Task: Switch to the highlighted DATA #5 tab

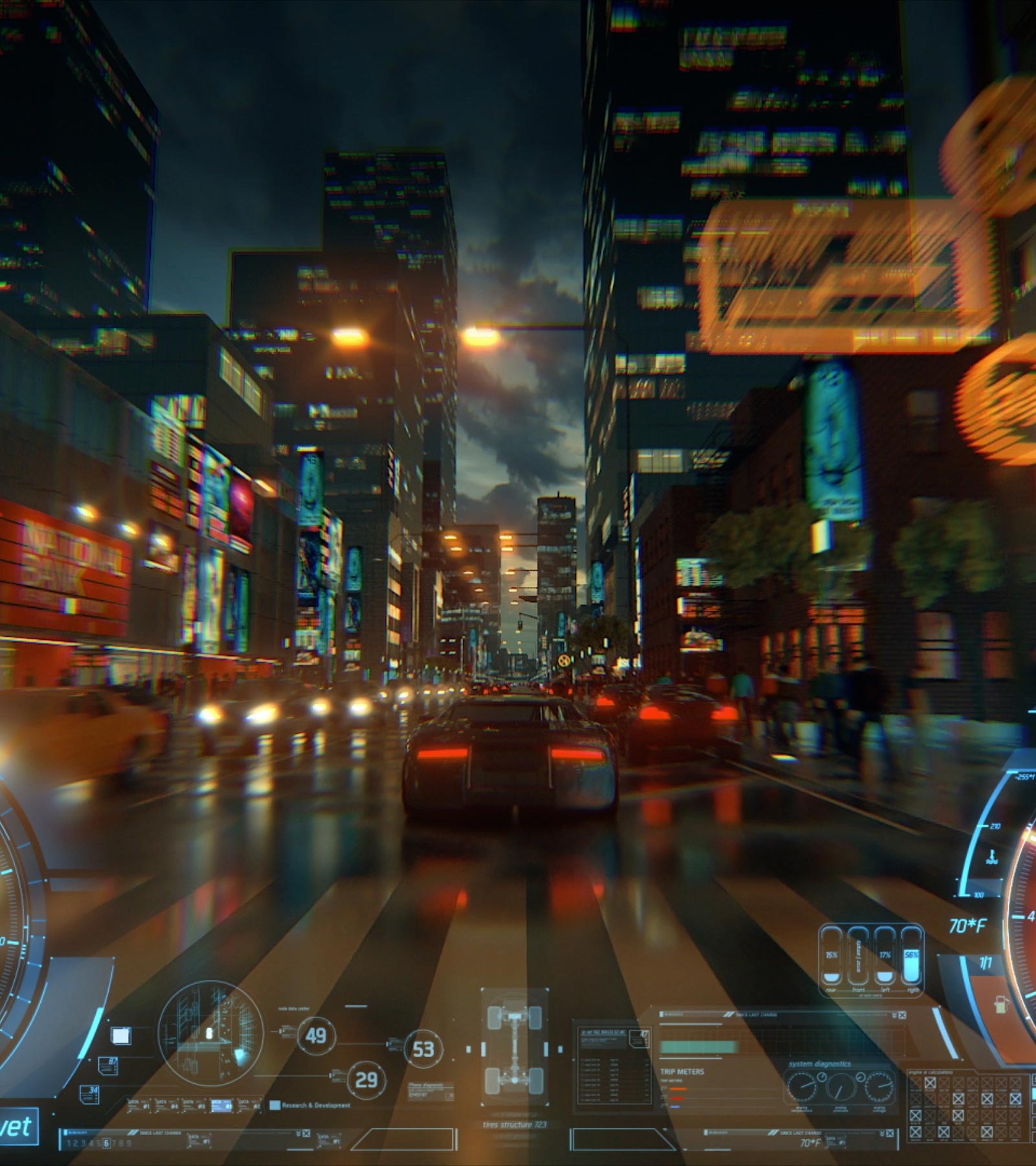Action: pyautogui.click(x=223, y=1104)
